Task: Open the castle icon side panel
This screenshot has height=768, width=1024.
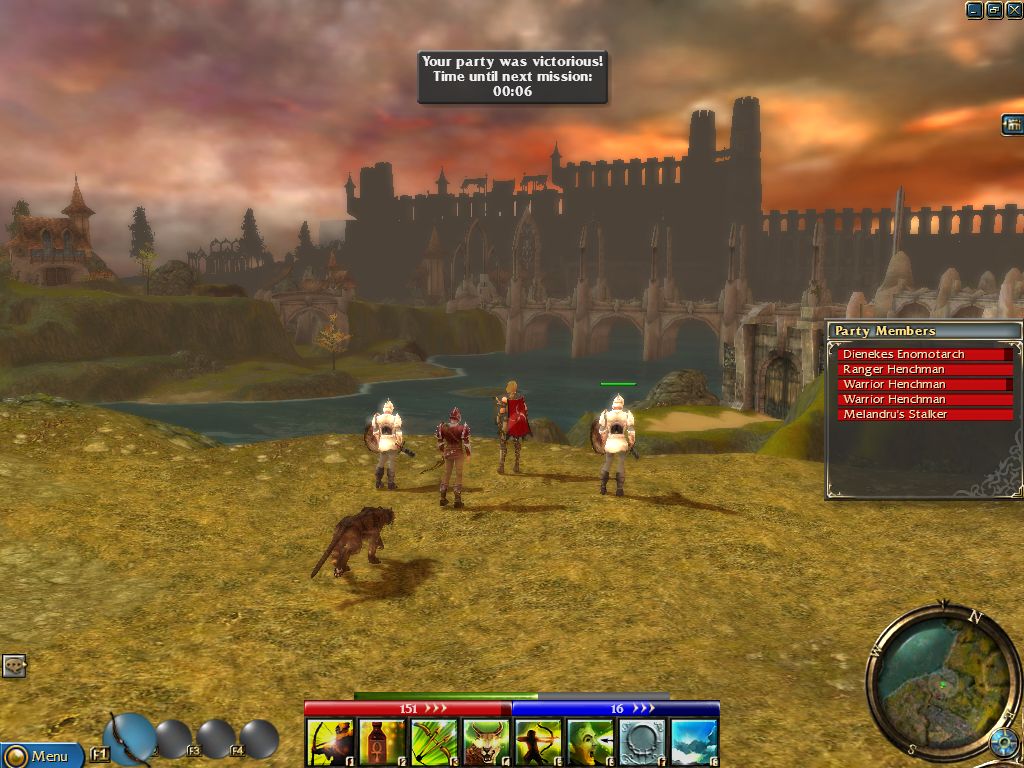Action: (x=1012, y=124)
